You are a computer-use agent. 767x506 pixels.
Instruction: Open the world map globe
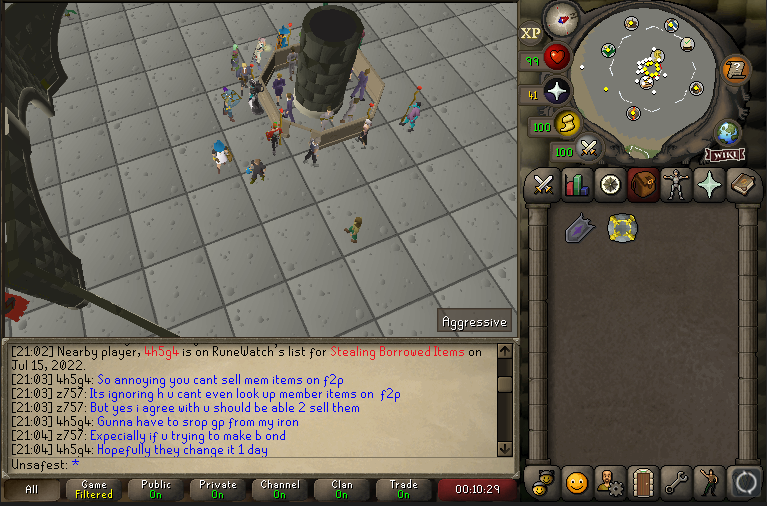pyautogui.click(x=728, y=133)
